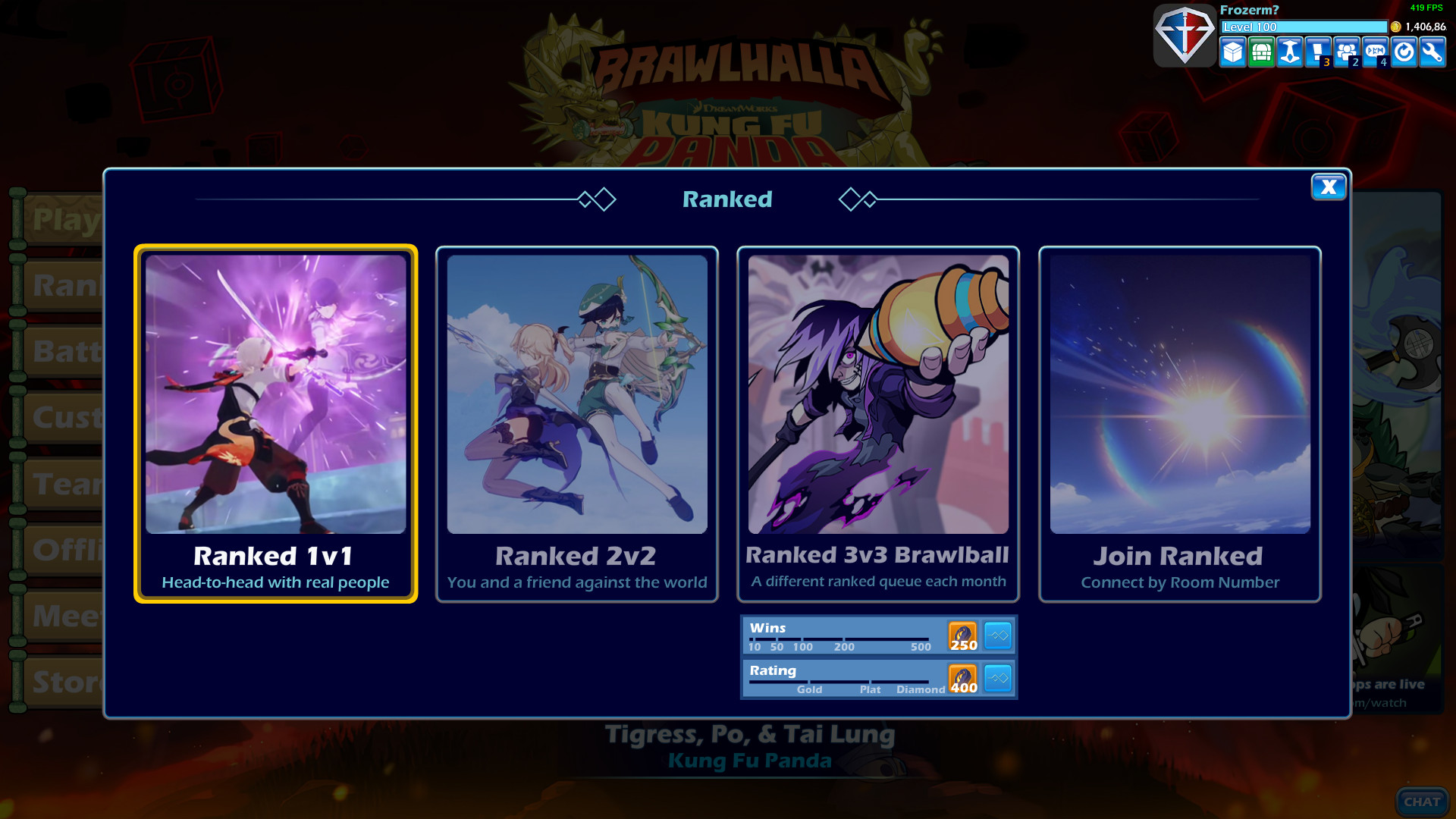Open the rune chat icon with badge 4
The image size is (1456, 819).
point(1374,52)
